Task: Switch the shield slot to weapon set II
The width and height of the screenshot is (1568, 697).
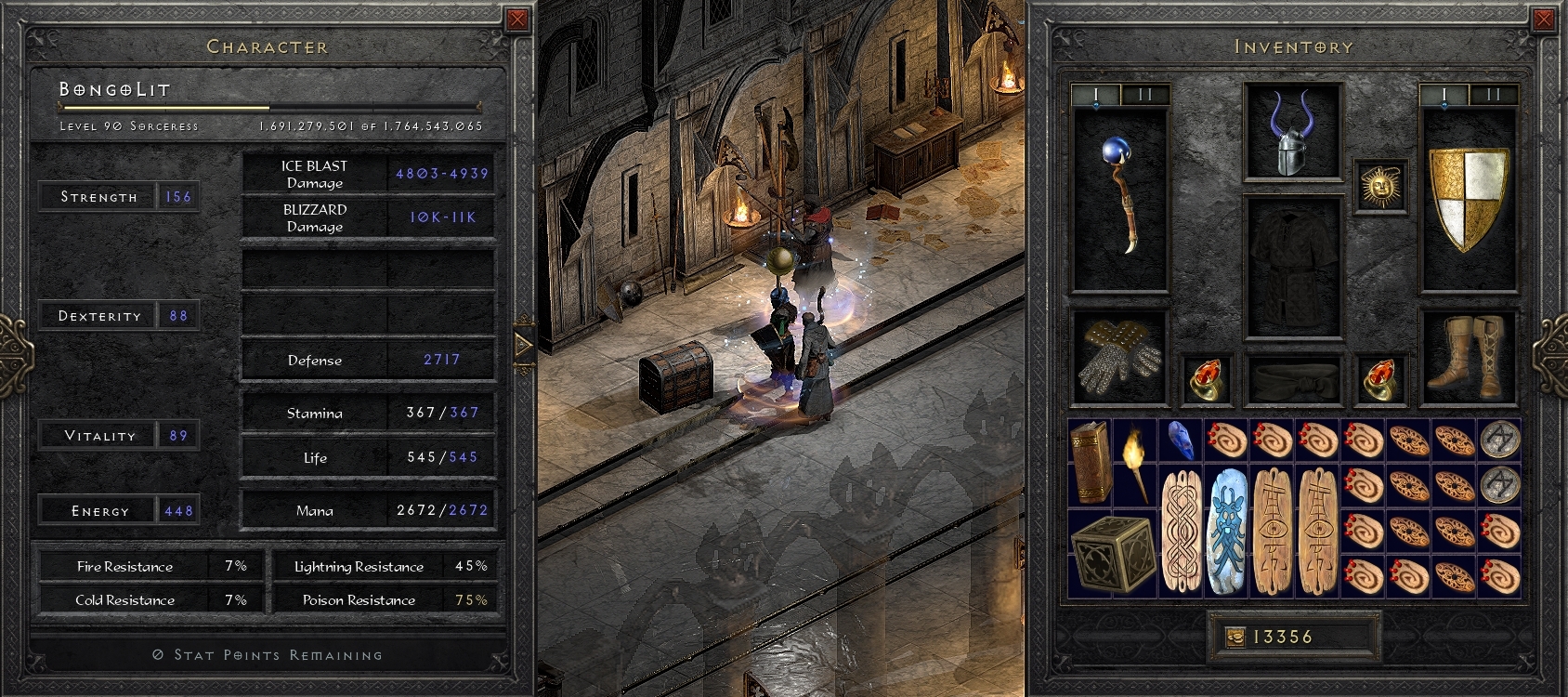Action: [1495, 94]
